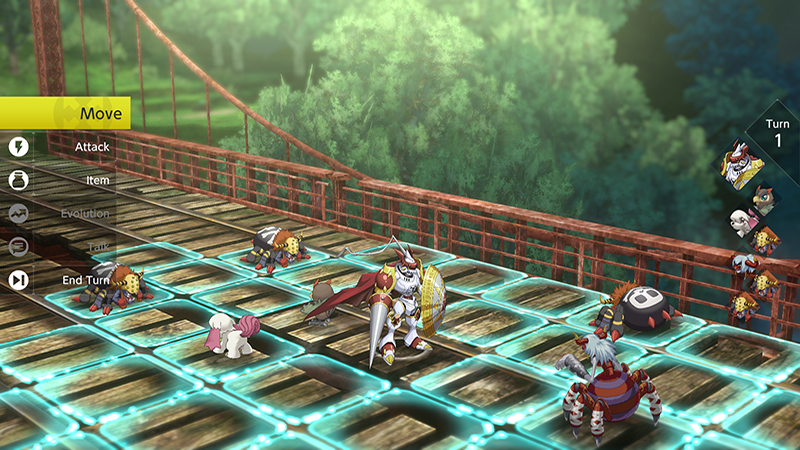Select the Move command
The height and width of the screenshot is (450, 800).
[x=66, y=113]
